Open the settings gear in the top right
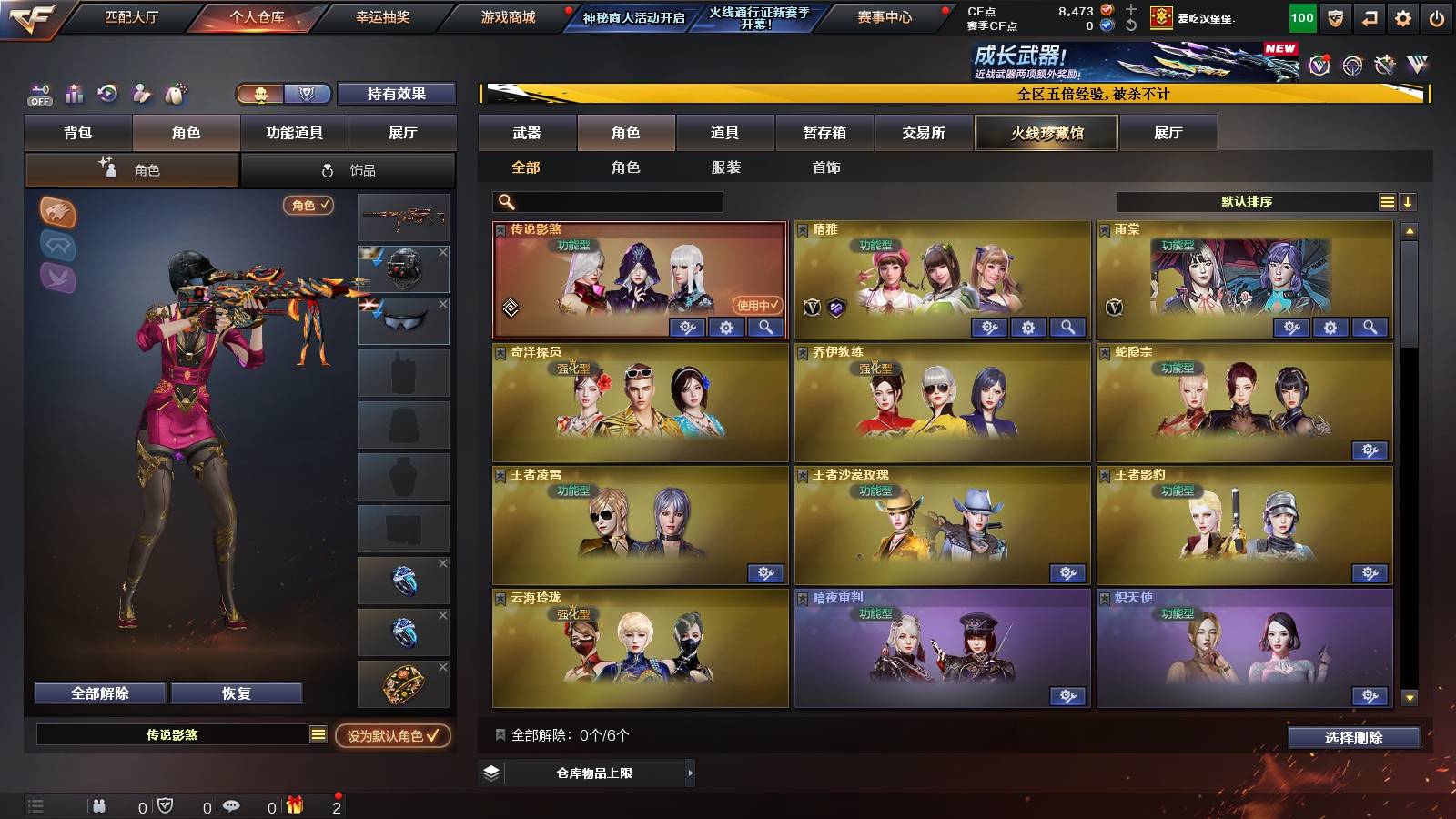The image size is (1456, 819). click(1402, 16)
